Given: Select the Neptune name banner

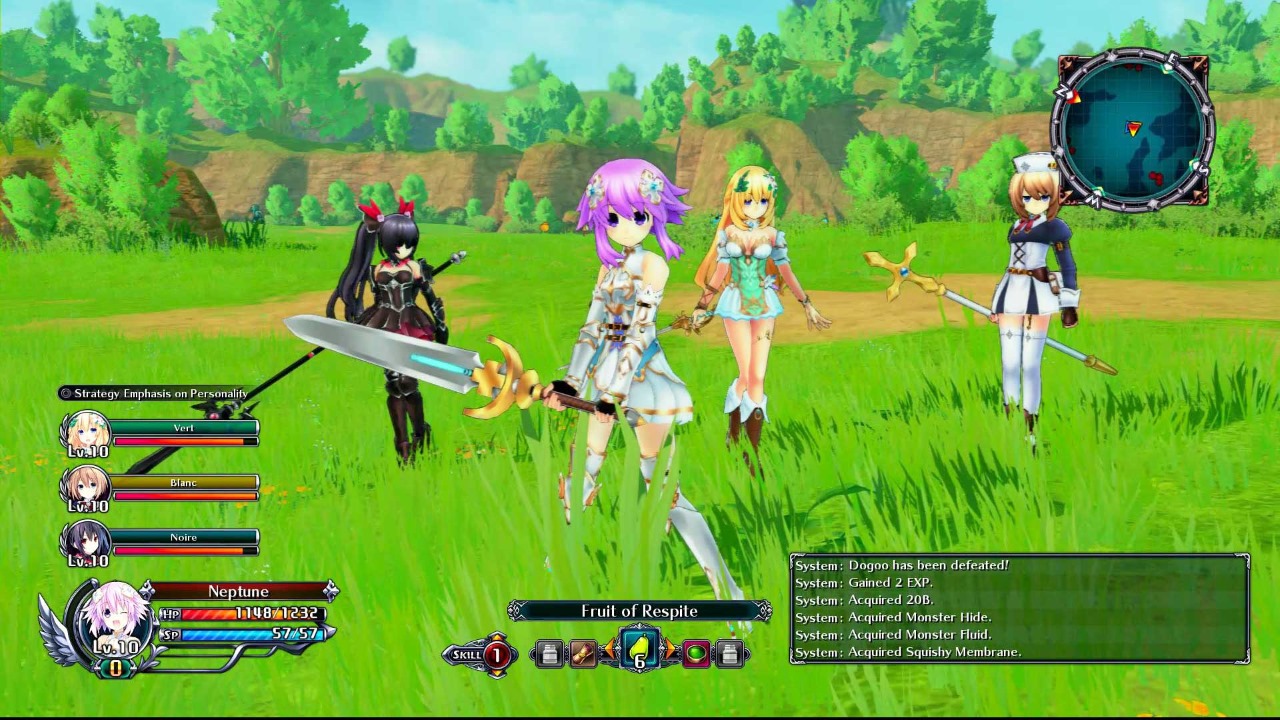Looking at the screenshot, I should click(x=239, y=591).
